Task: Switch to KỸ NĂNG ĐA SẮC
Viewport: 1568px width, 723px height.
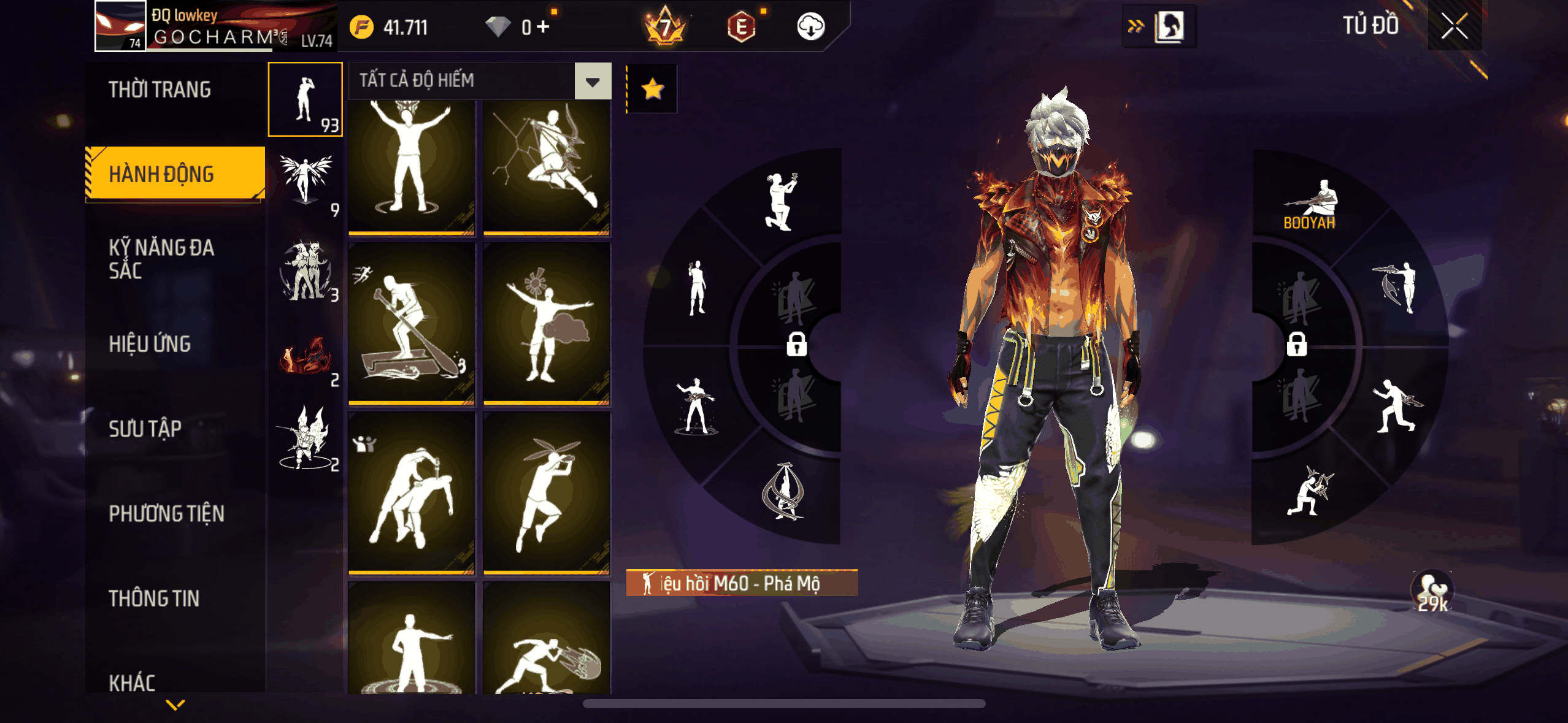Action: tap(161, 259)
